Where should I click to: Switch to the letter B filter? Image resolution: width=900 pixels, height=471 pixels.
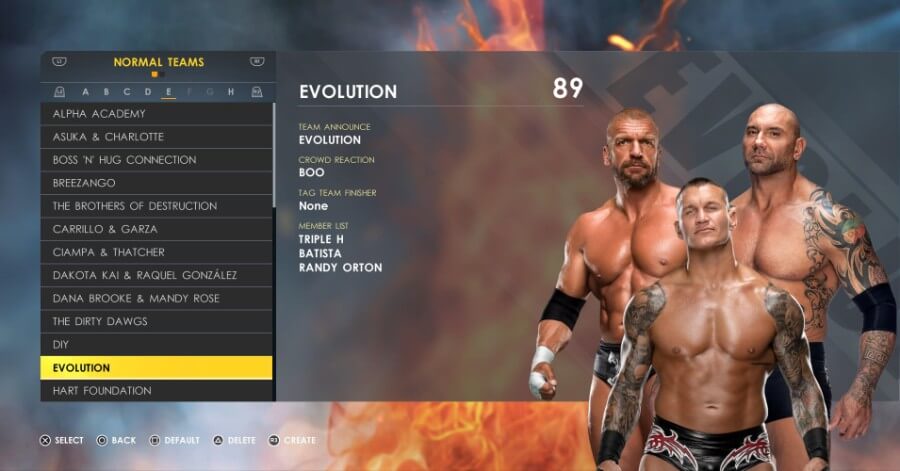(107, 92)
